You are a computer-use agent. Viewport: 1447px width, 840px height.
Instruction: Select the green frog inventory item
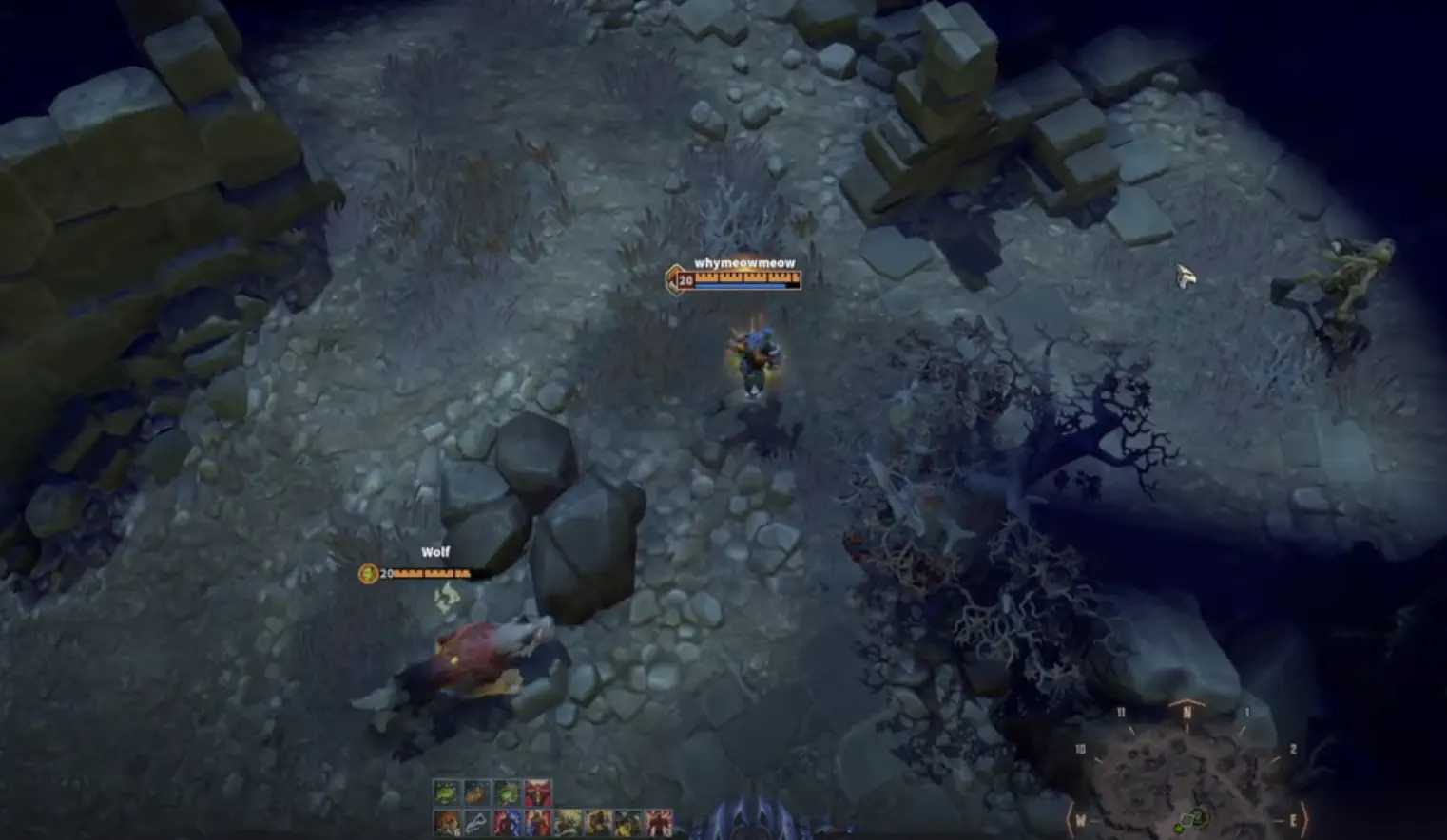click(x=508, y=792)
